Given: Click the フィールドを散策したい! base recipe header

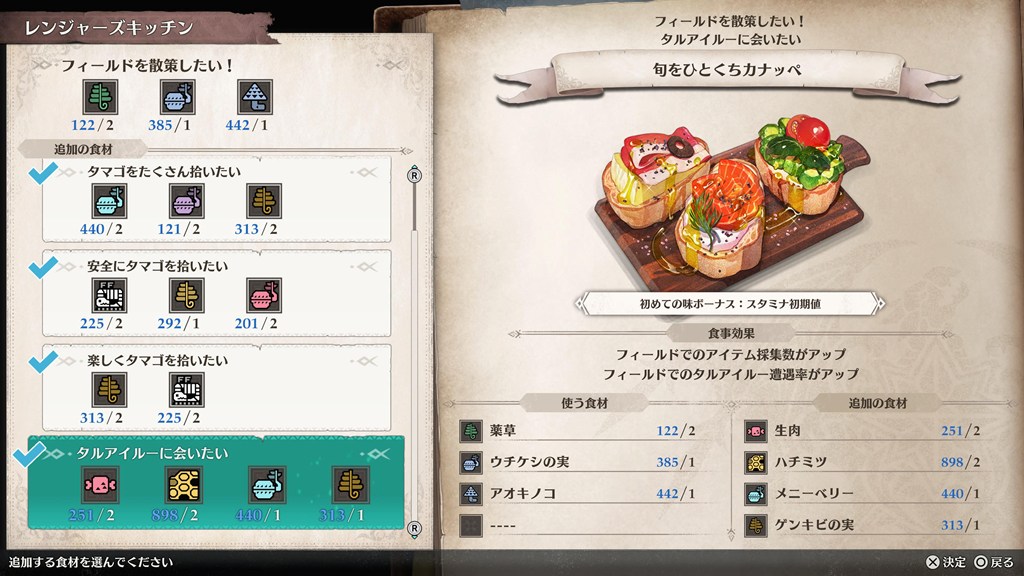Looking at the screenshot, I should click(x=148, y=66).
